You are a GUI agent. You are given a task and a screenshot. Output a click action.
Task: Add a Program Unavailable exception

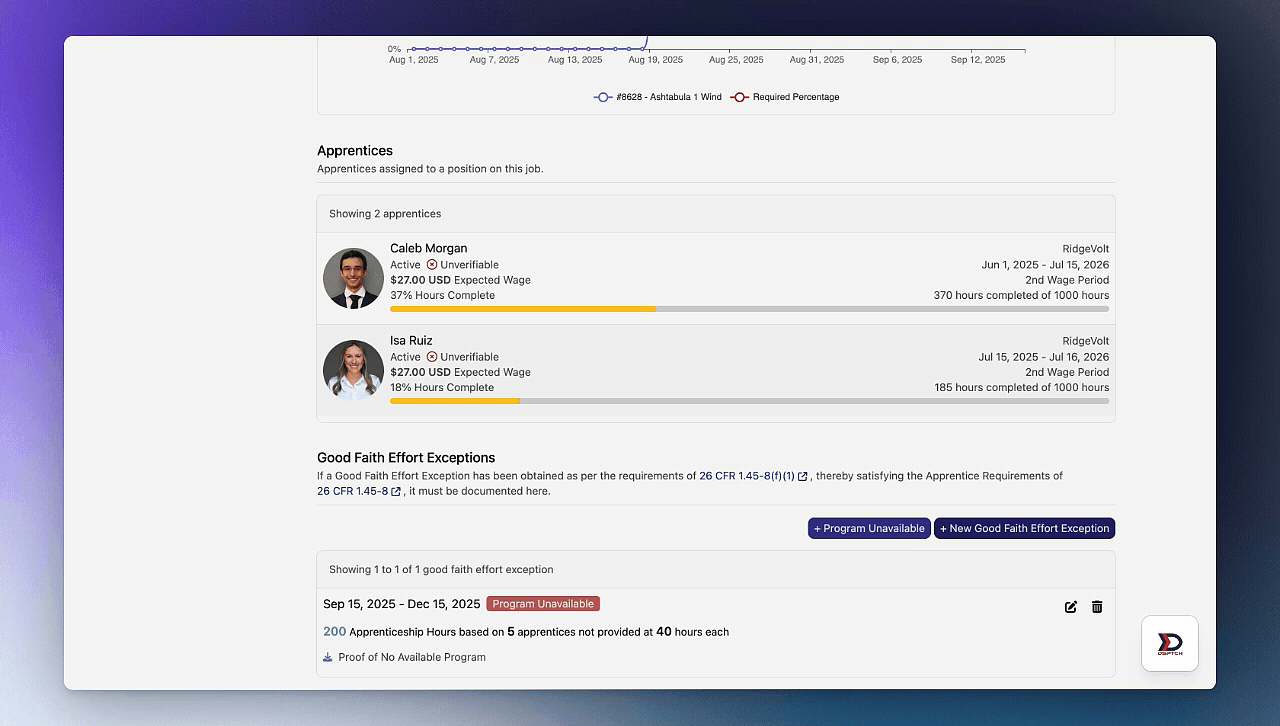[869, 528]
